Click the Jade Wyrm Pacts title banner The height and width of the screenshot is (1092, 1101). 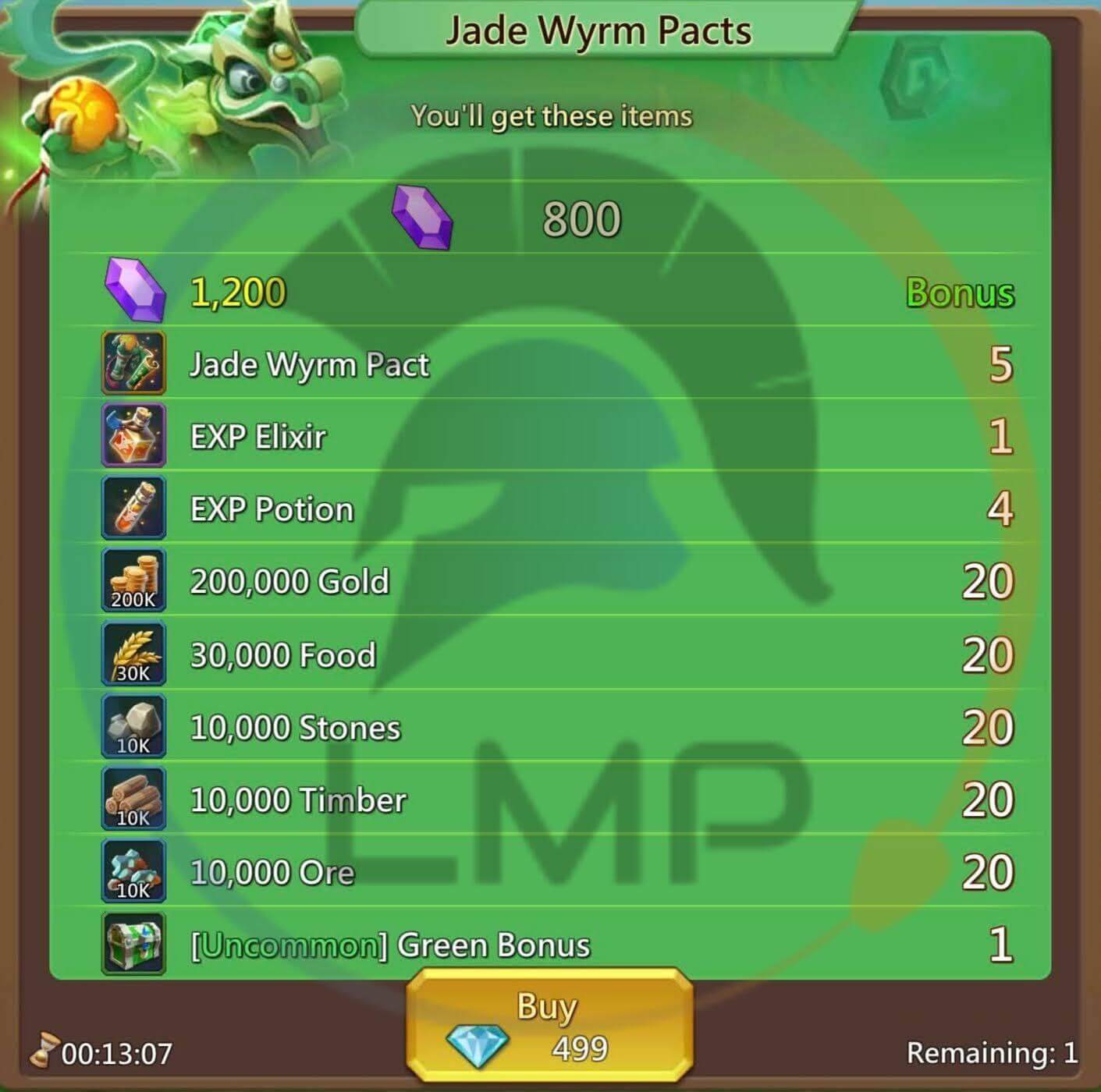(x=598, y=30)
